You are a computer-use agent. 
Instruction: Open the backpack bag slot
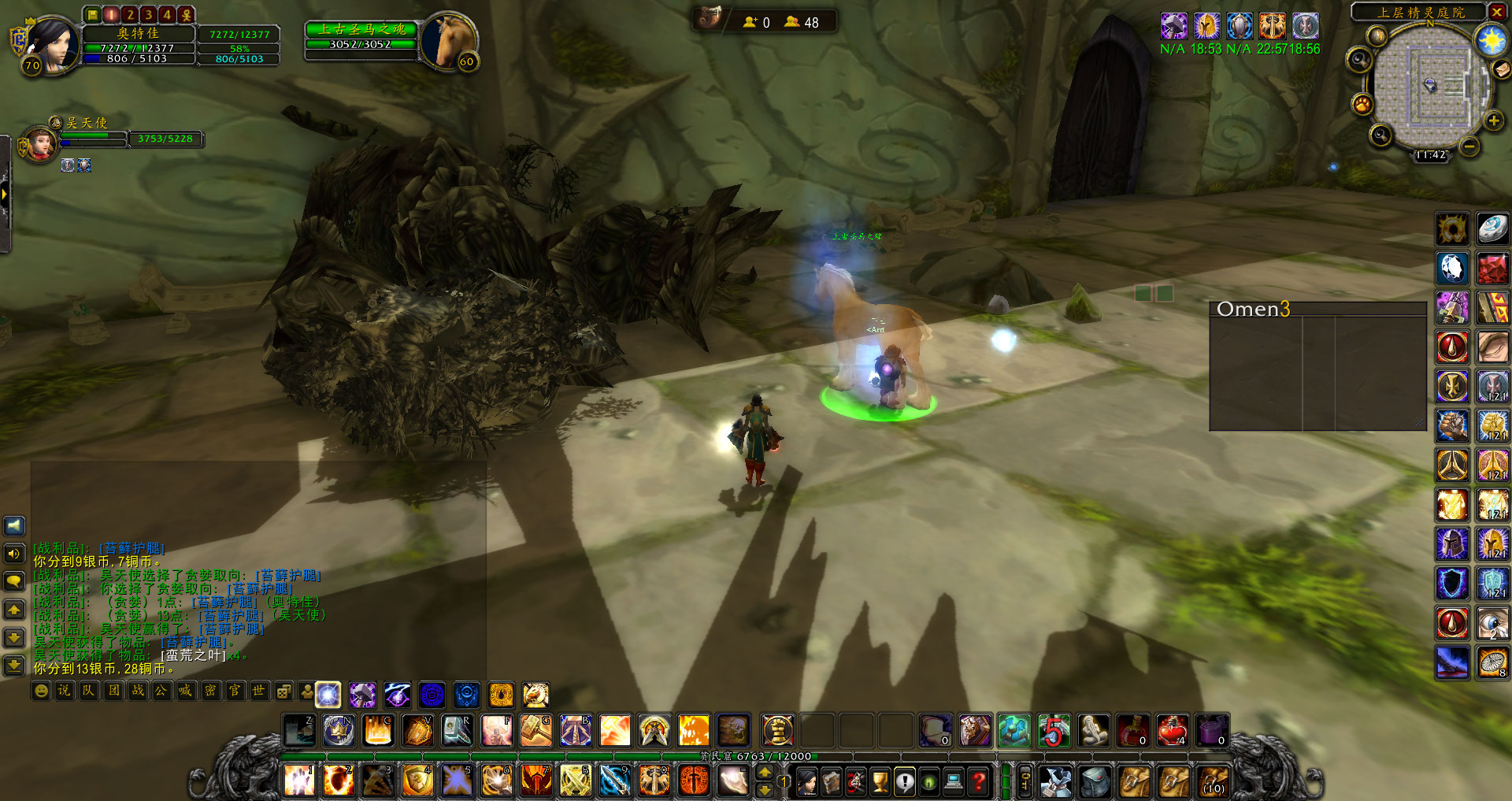(x=1213, y=781)
